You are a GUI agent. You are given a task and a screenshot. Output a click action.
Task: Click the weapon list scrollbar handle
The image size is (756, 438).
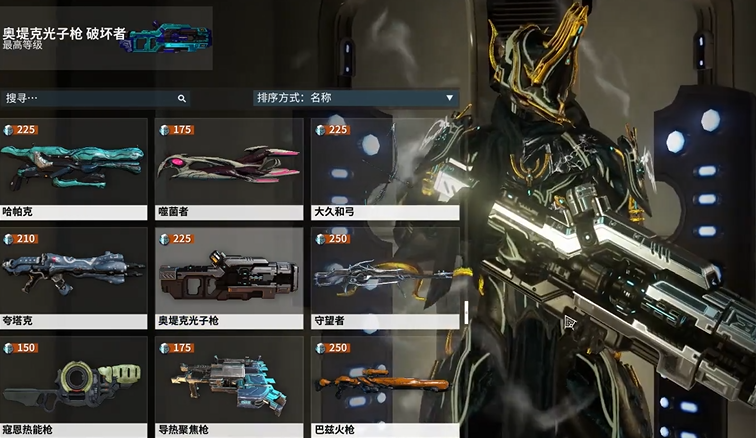click(x=466, y=312)
